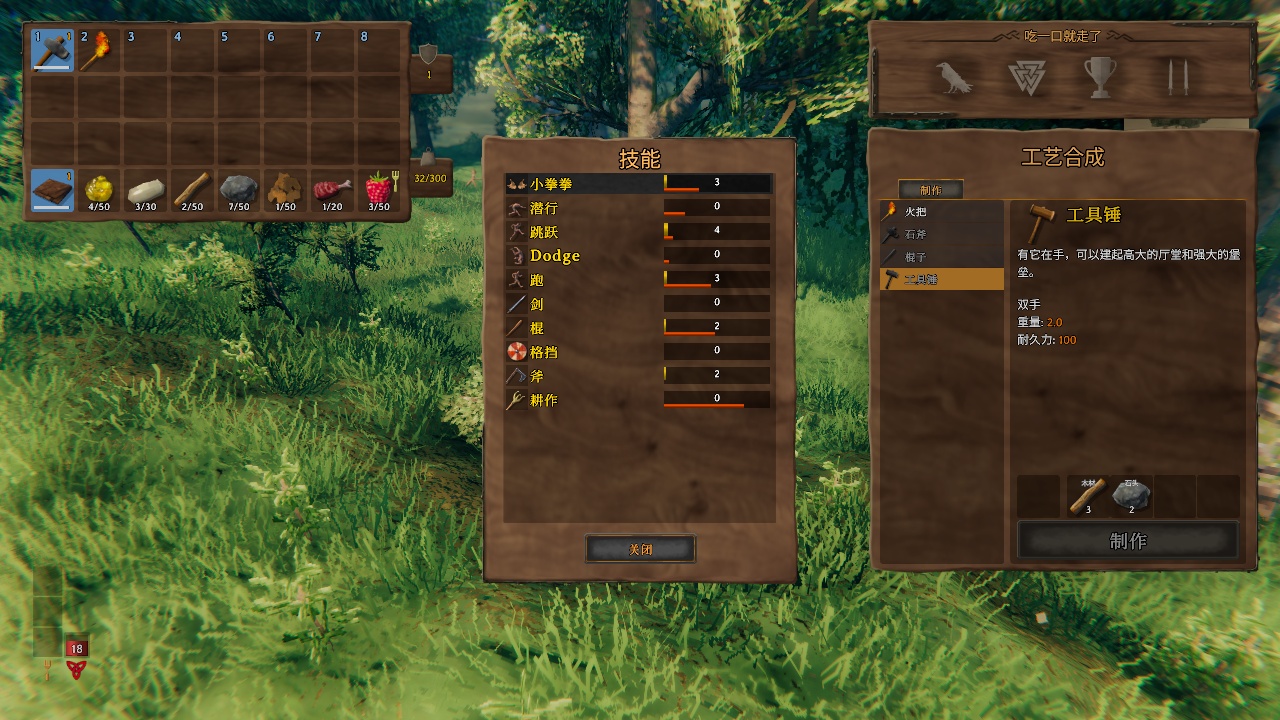Select the torch in hotbar slot 2
Viewport: 1280px width, 720px height.
click(x=98, y=50)
